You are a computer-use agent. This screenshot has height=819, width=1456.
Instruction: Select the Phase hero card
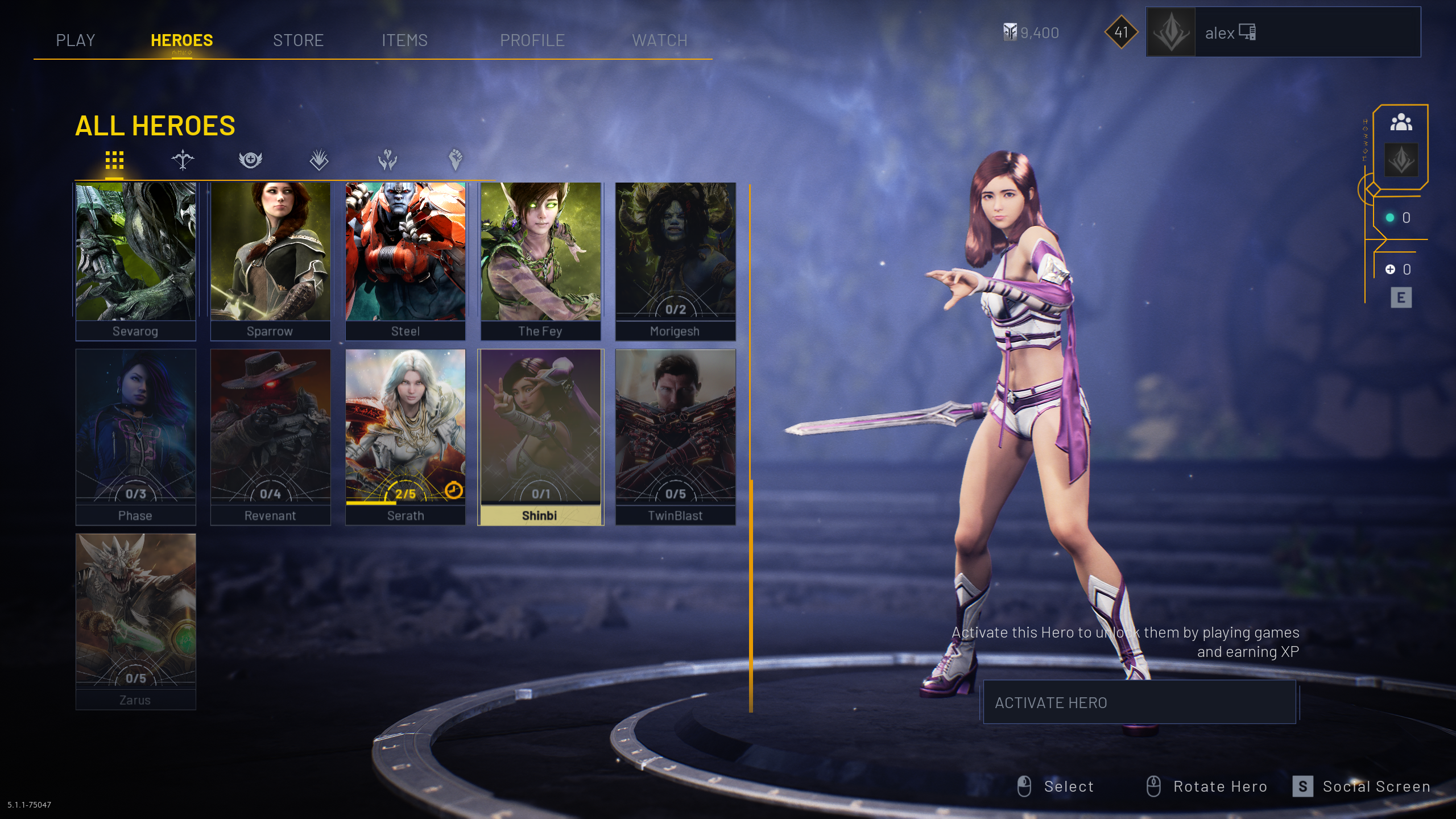click(x=135, y=436)
